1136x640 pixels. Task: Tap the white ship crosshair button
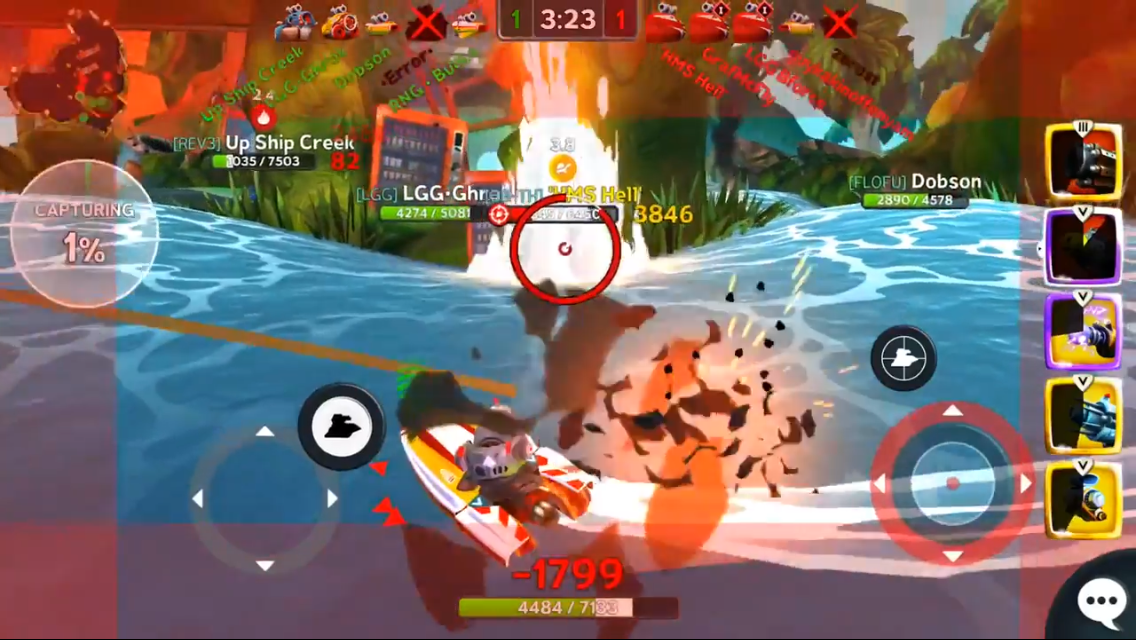tap(903, 357)
